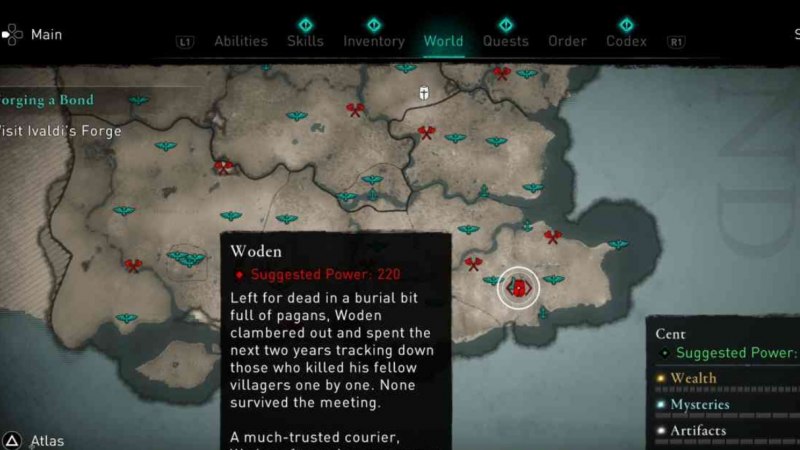800x450 pixels.
Task: Select the Mysteries entry in Cent panel
Action: 699,405
